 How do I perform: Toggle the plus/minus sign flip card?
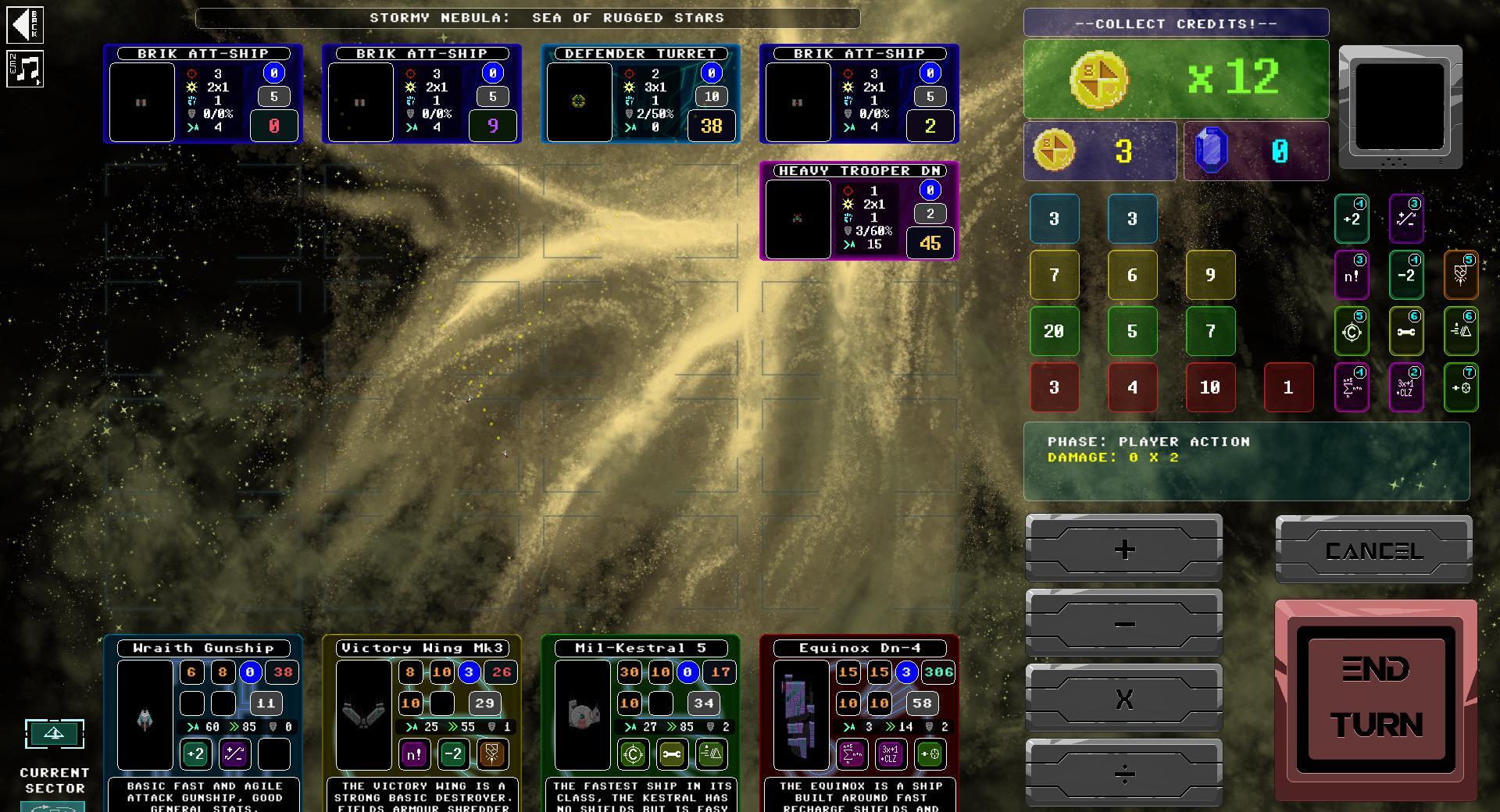(1407, 219)
